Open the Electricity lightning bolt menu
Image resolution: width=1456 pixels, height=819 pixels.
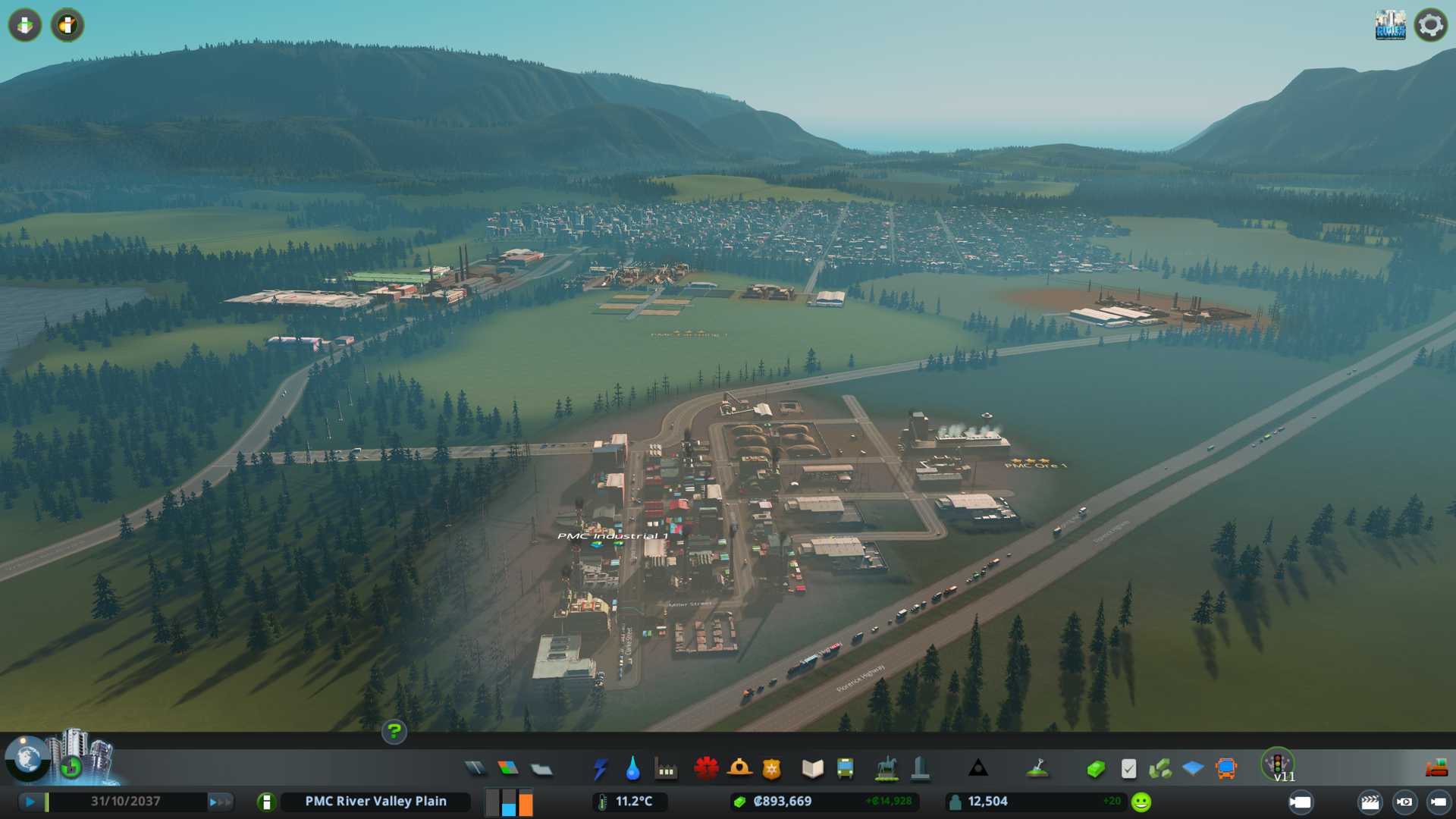point(600,769)
